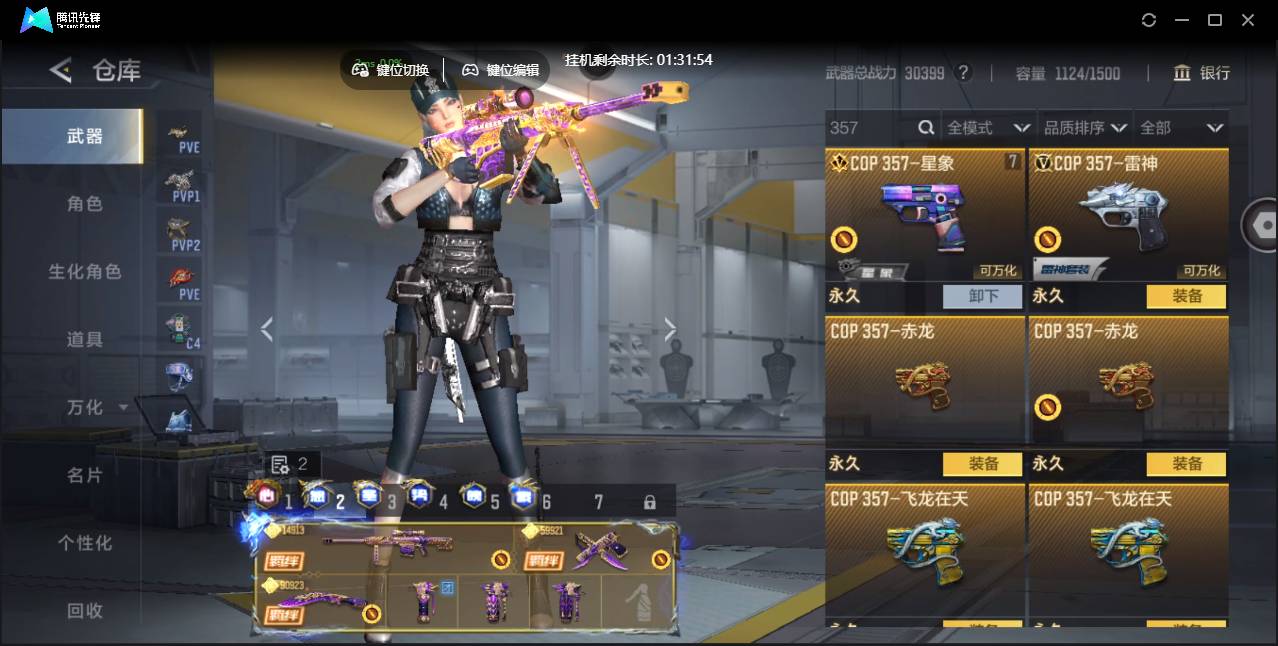
Task: Select the 道具 items tab
Action: pyautogui.click(x=85, y=340)
